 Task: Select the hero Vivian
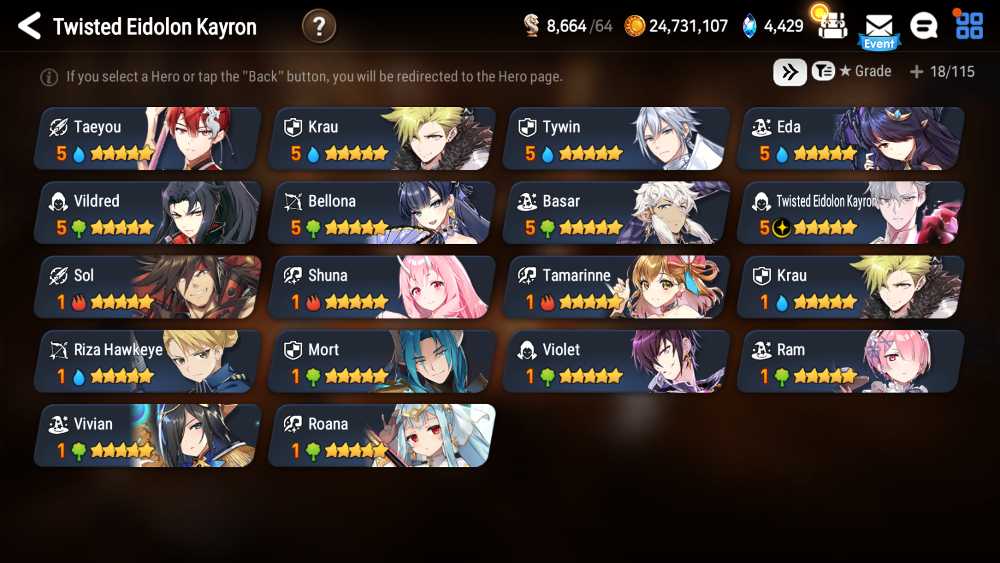148,435
